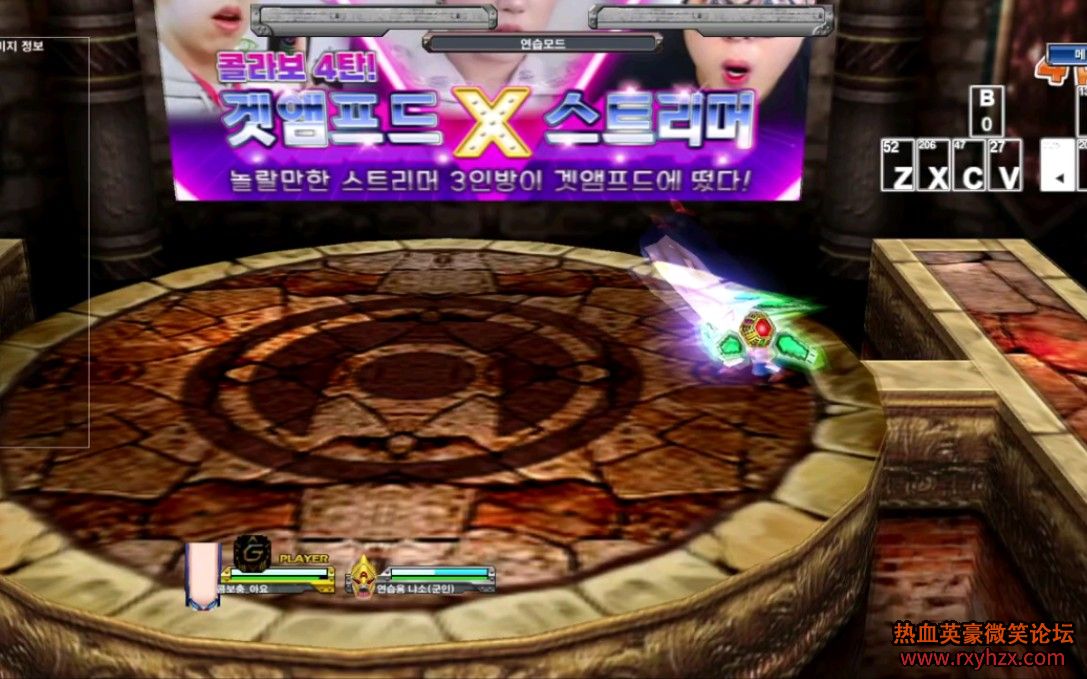The image size is (1087, 679).
Task: Select the X skill slot showing 206
Action: pyautogui.click(x=934, y=165)
